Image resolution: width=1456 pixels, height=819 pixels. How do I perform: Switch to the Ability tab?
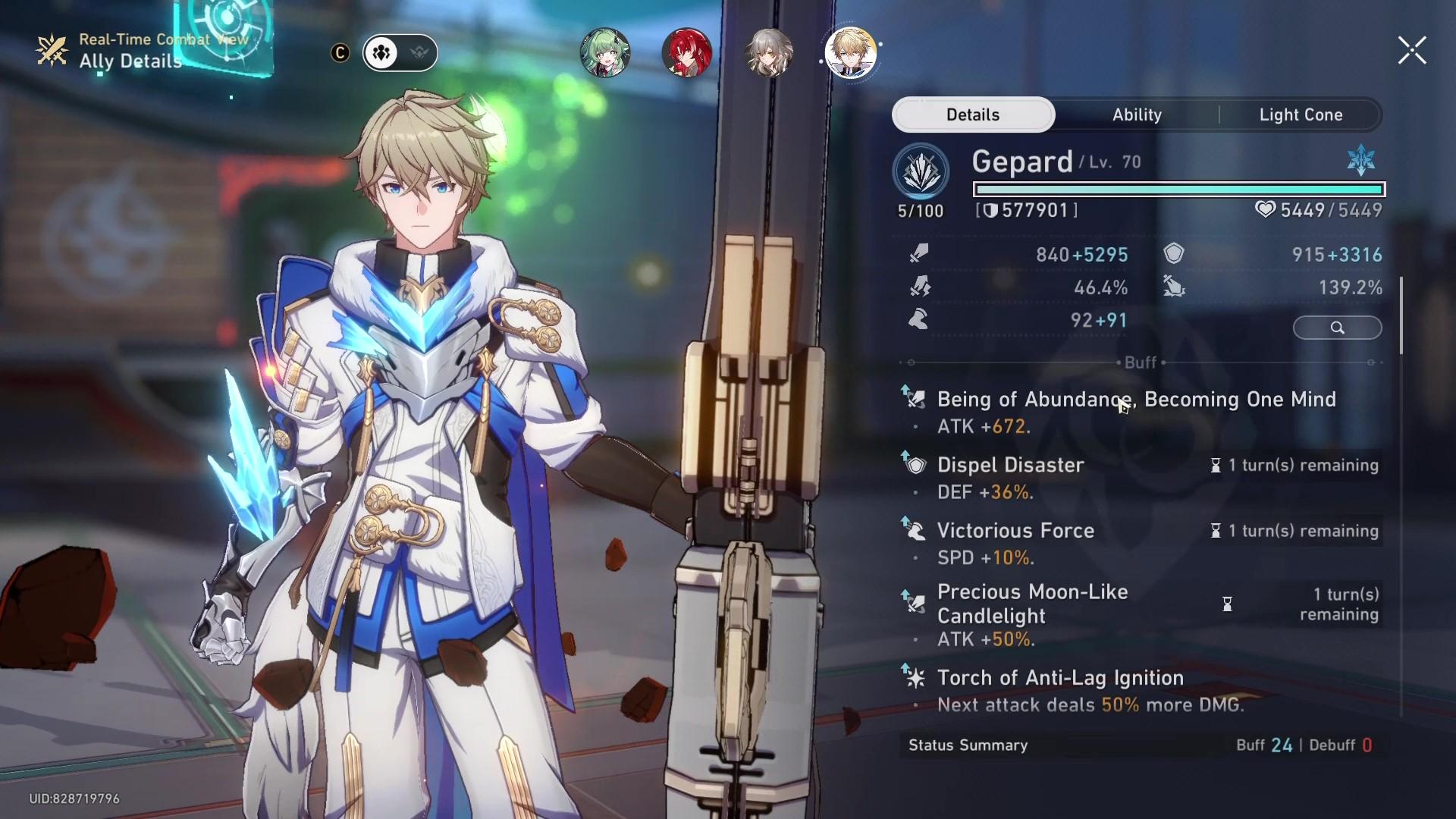click(x=1137, y=115)
